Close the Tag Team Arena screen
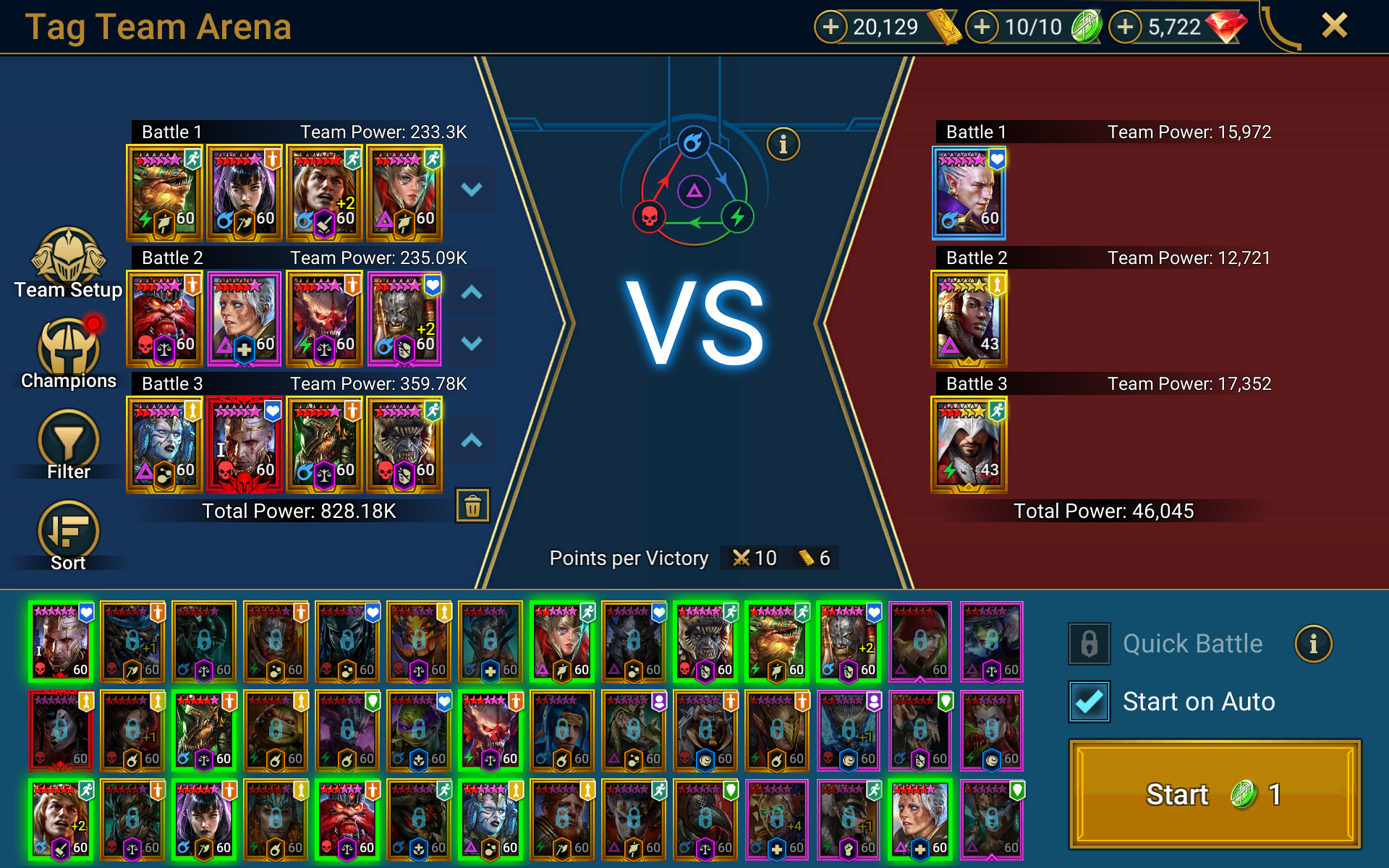 pyautogui.click(x=1334, y=26)
